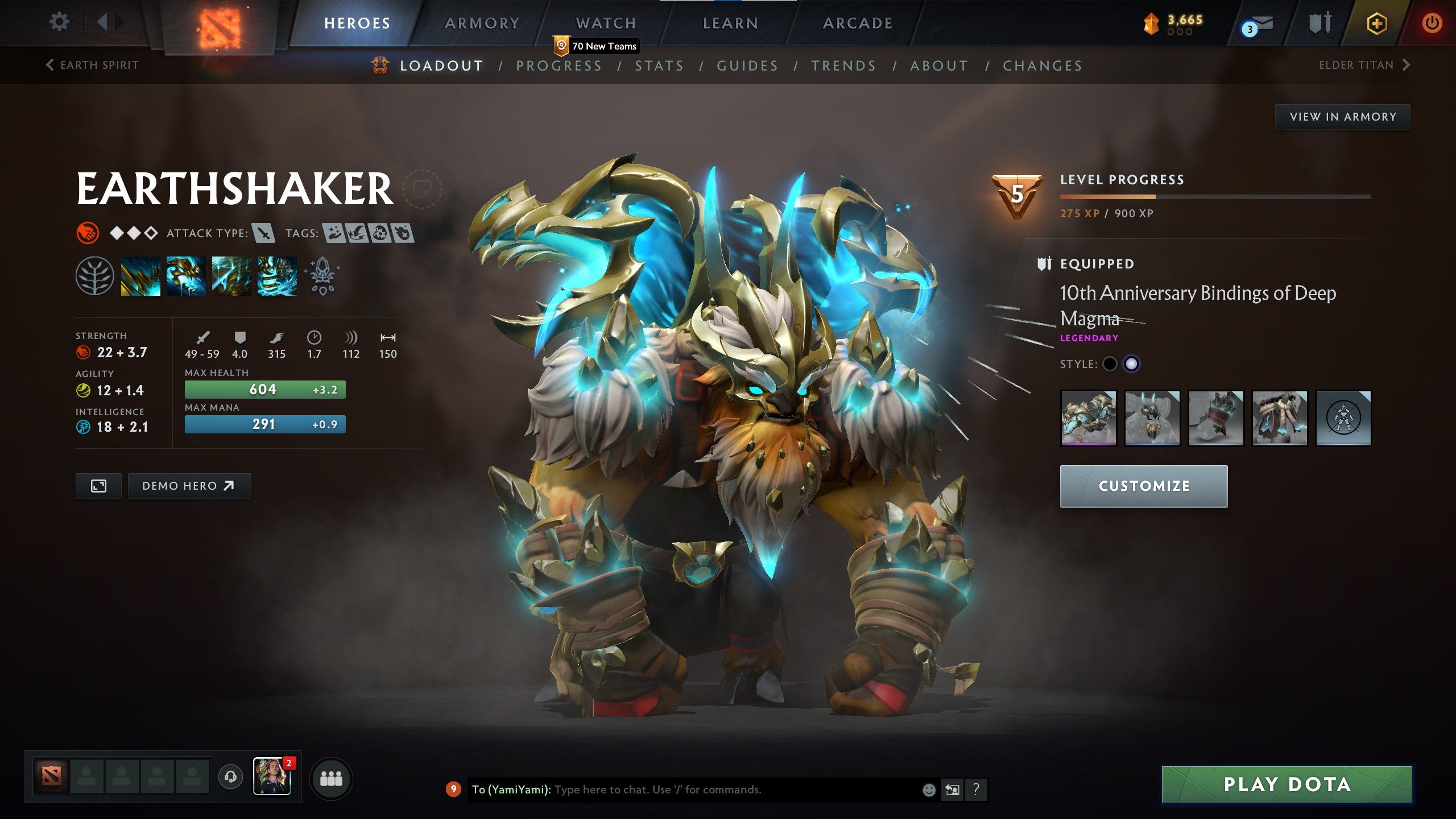This screenshot has height=819, width=1456.
Task: Go back to Earth Spirit with left chevron
Action: pyautogui.click(x=50, y=65)
